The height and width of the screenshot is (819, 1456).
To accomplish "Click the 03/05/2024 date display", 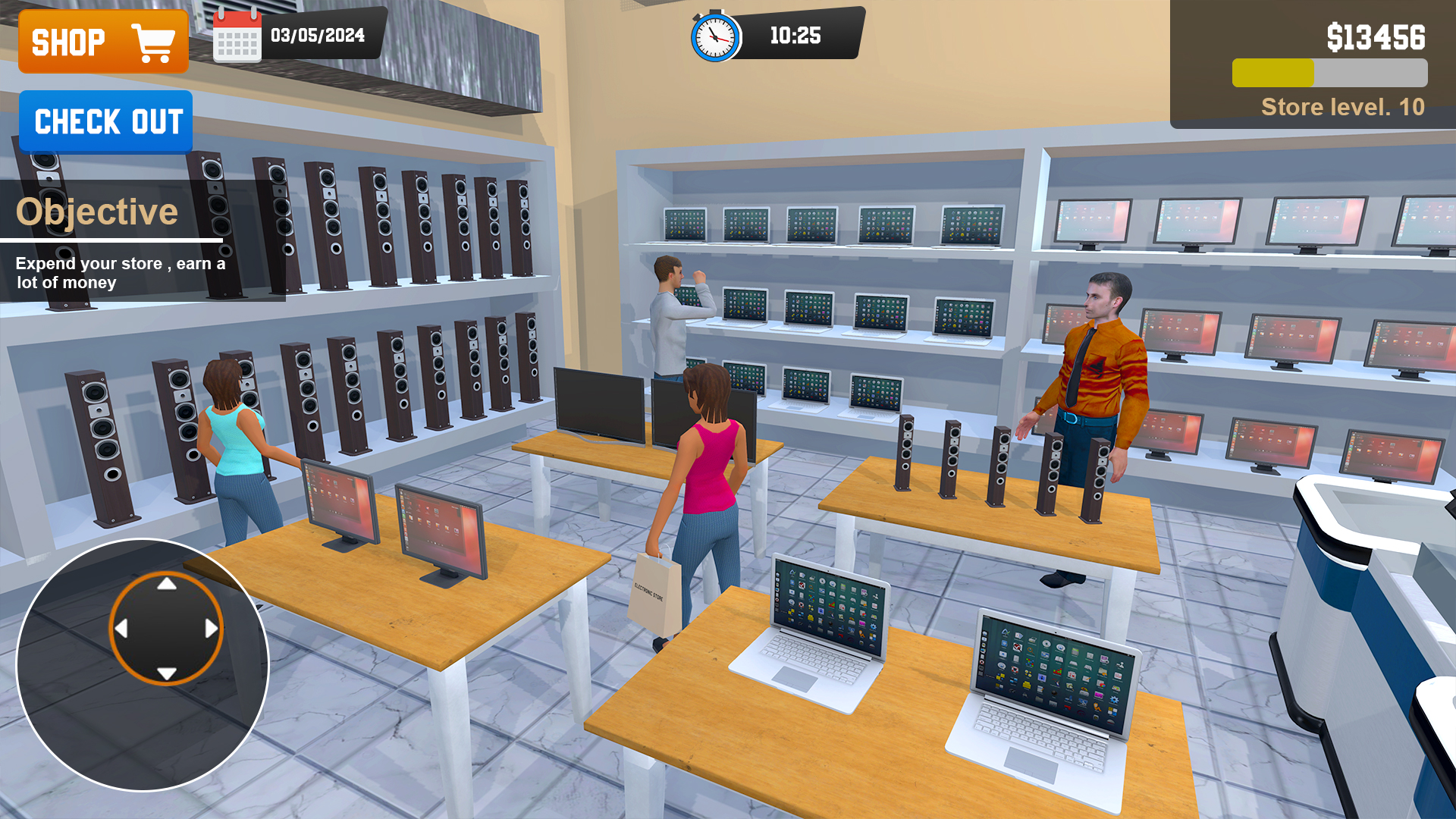I will click(318, 34).
